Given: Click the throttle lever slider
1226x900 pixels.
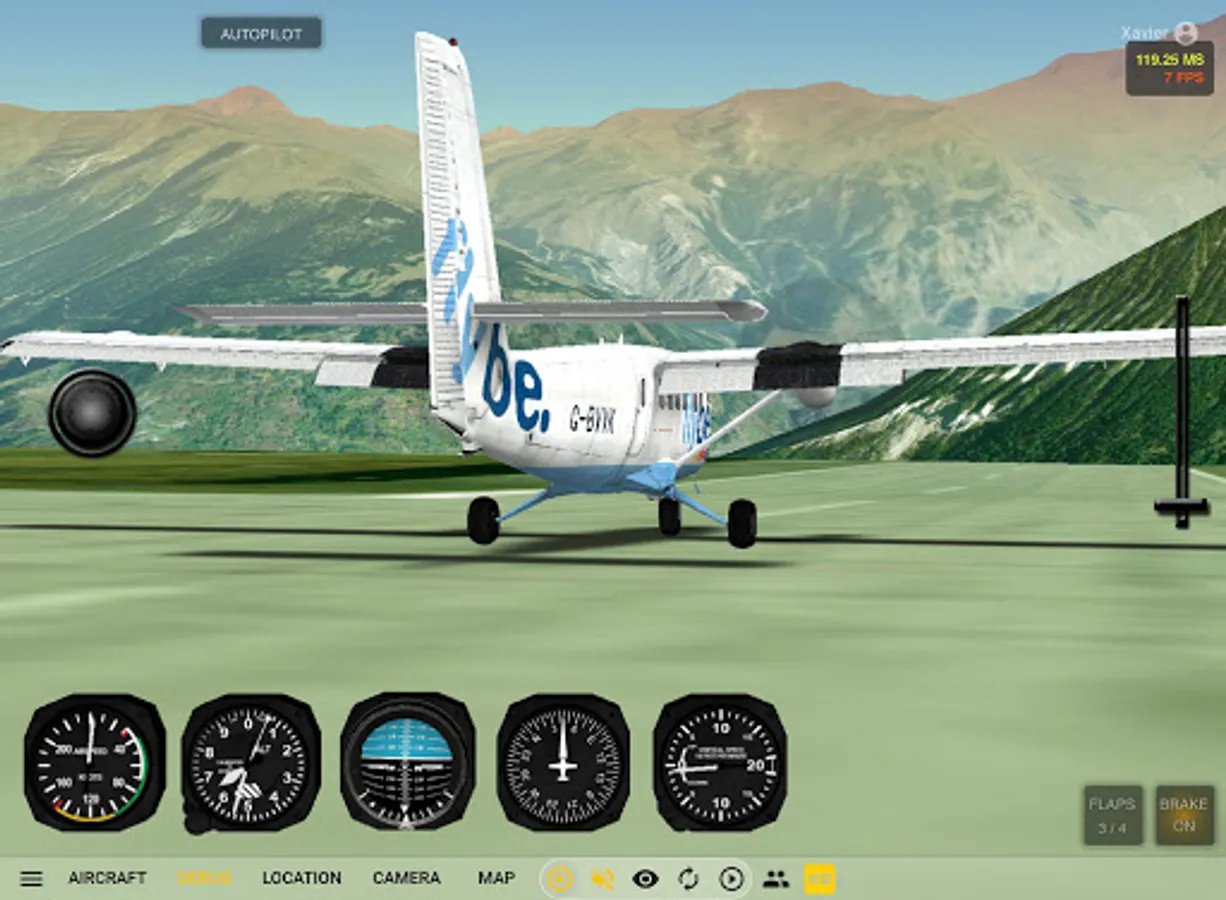Looking at the screenshot, I should (1181, 506).
